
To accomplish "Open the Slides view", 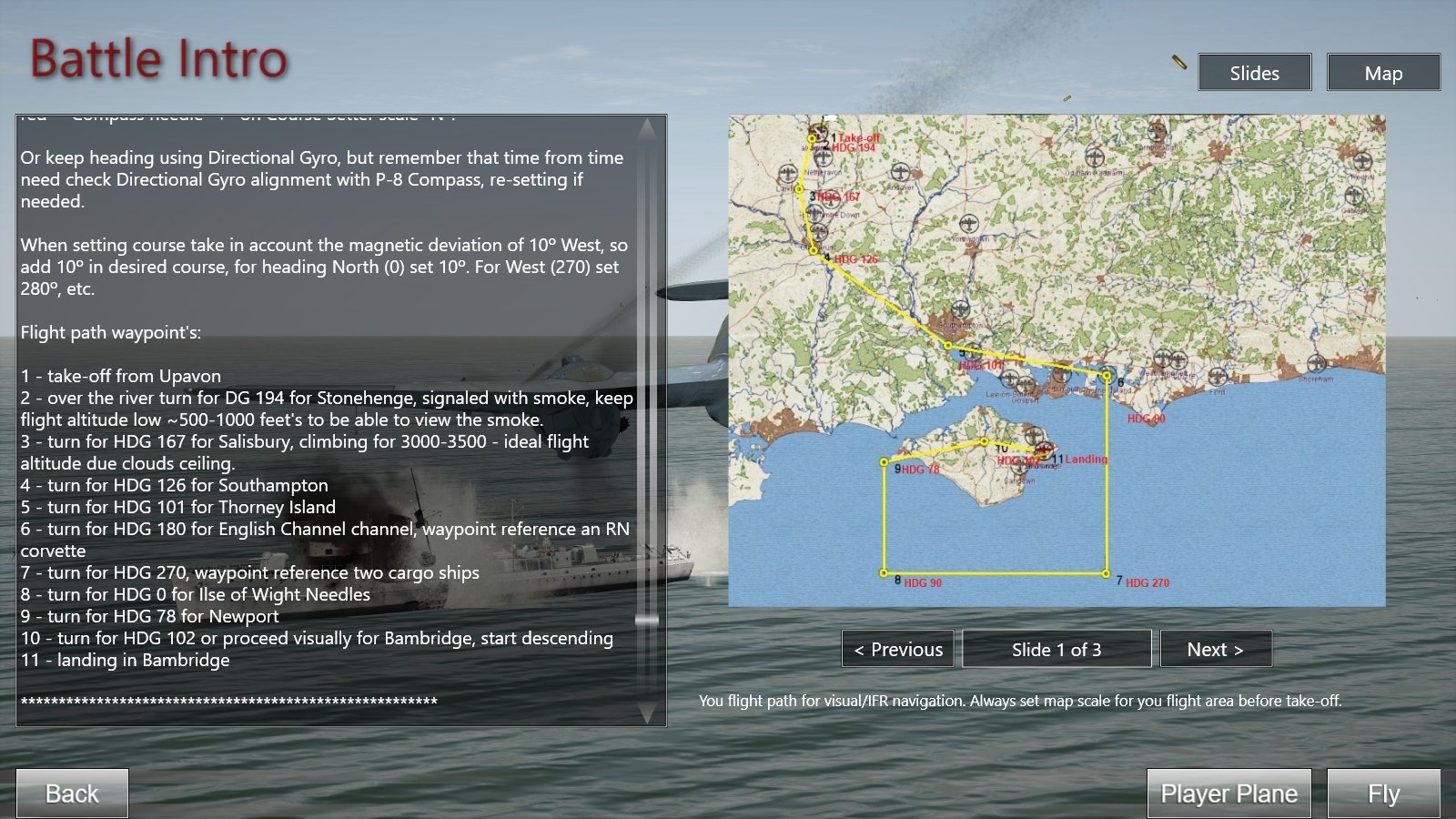I will click(x=1254, y=73).
